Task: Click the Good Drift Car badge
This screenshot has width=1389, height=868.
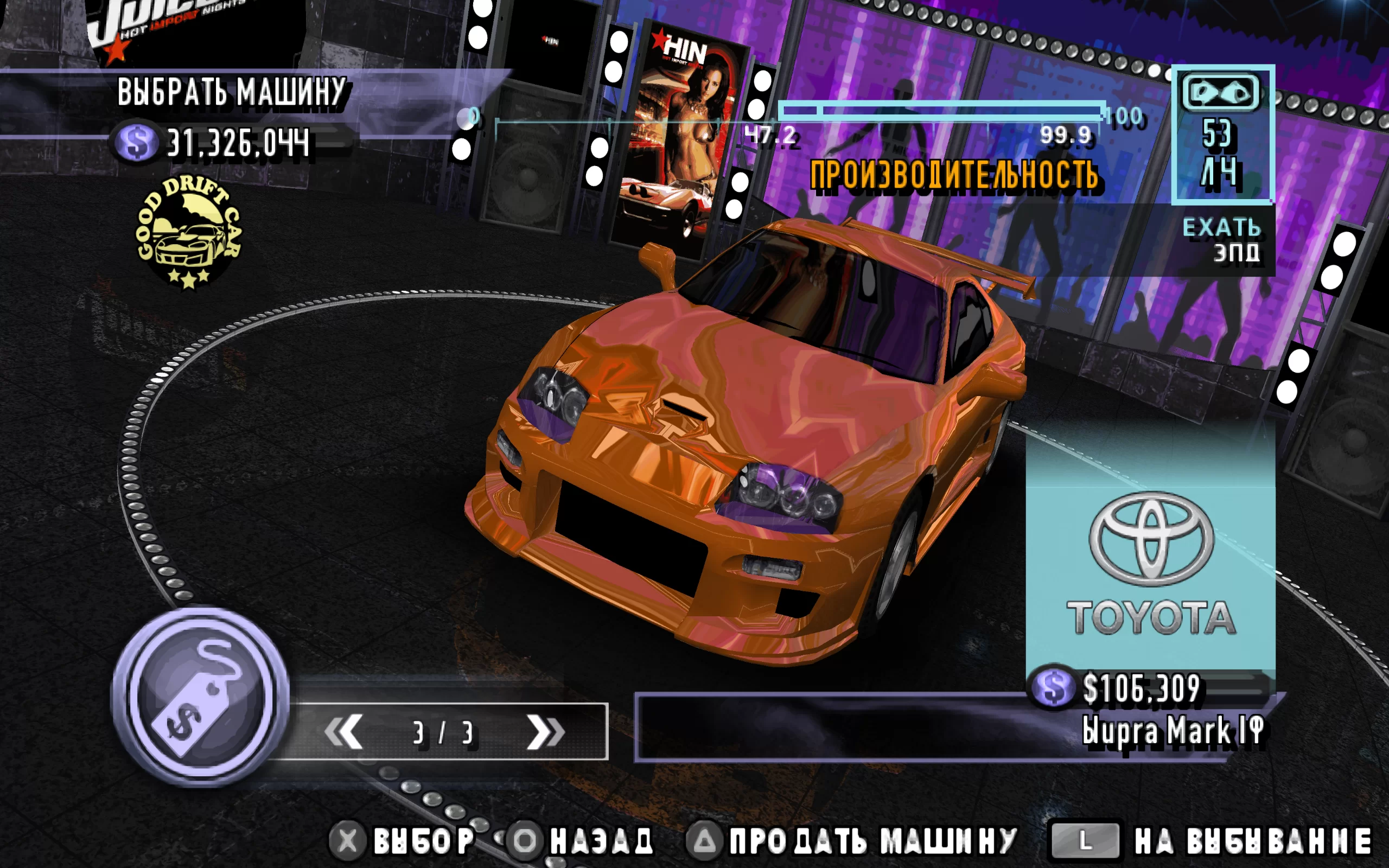Action: point(189,232)
